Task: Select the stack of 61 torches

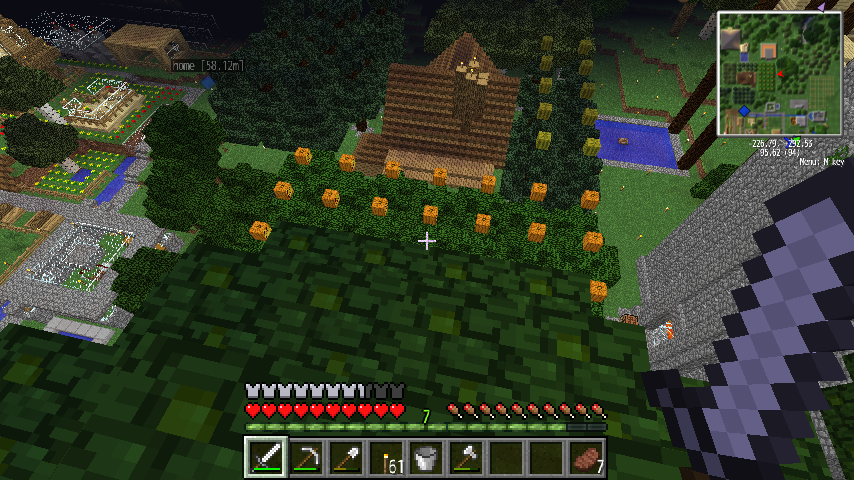Action: coord(386,458)
